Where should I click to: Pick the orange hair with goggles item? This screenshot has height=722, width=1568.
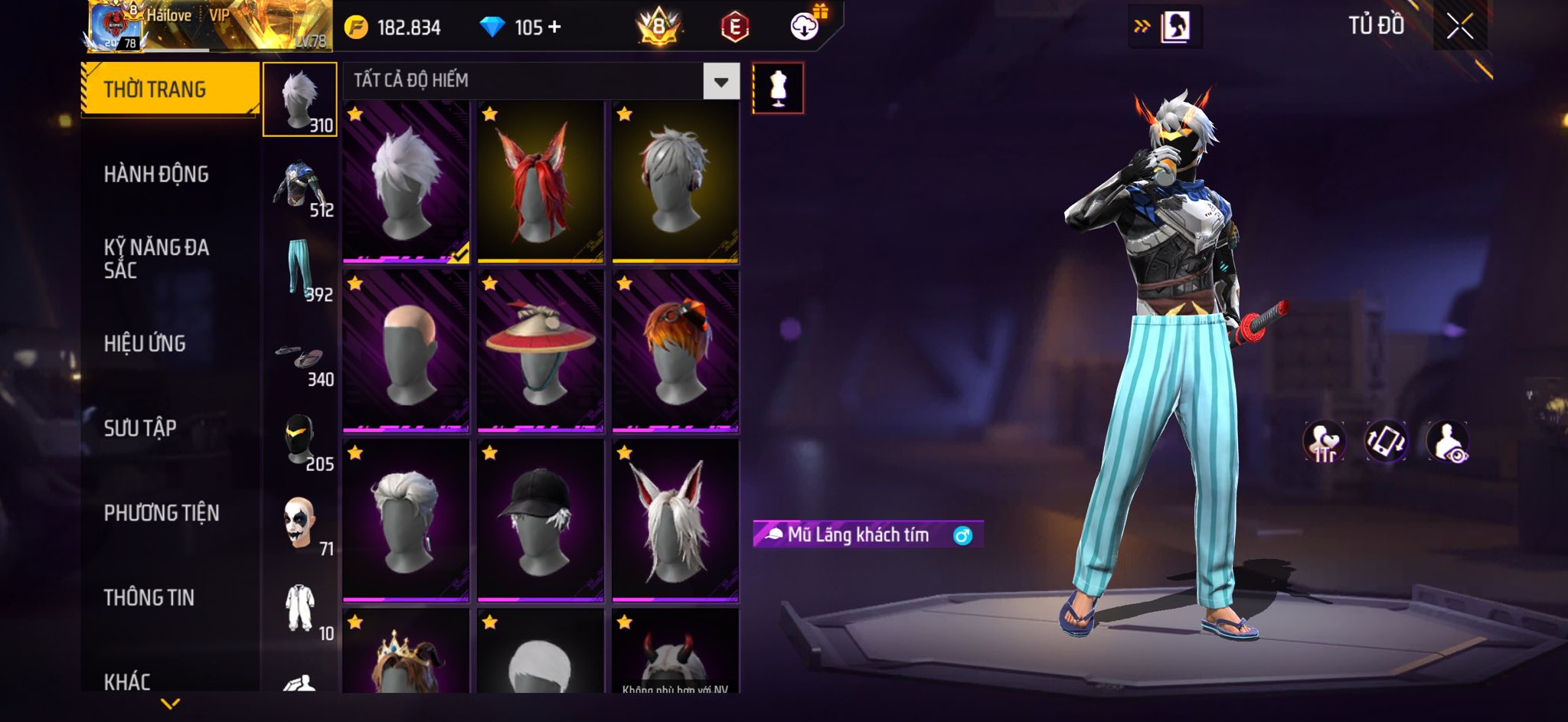pos(675,351)
